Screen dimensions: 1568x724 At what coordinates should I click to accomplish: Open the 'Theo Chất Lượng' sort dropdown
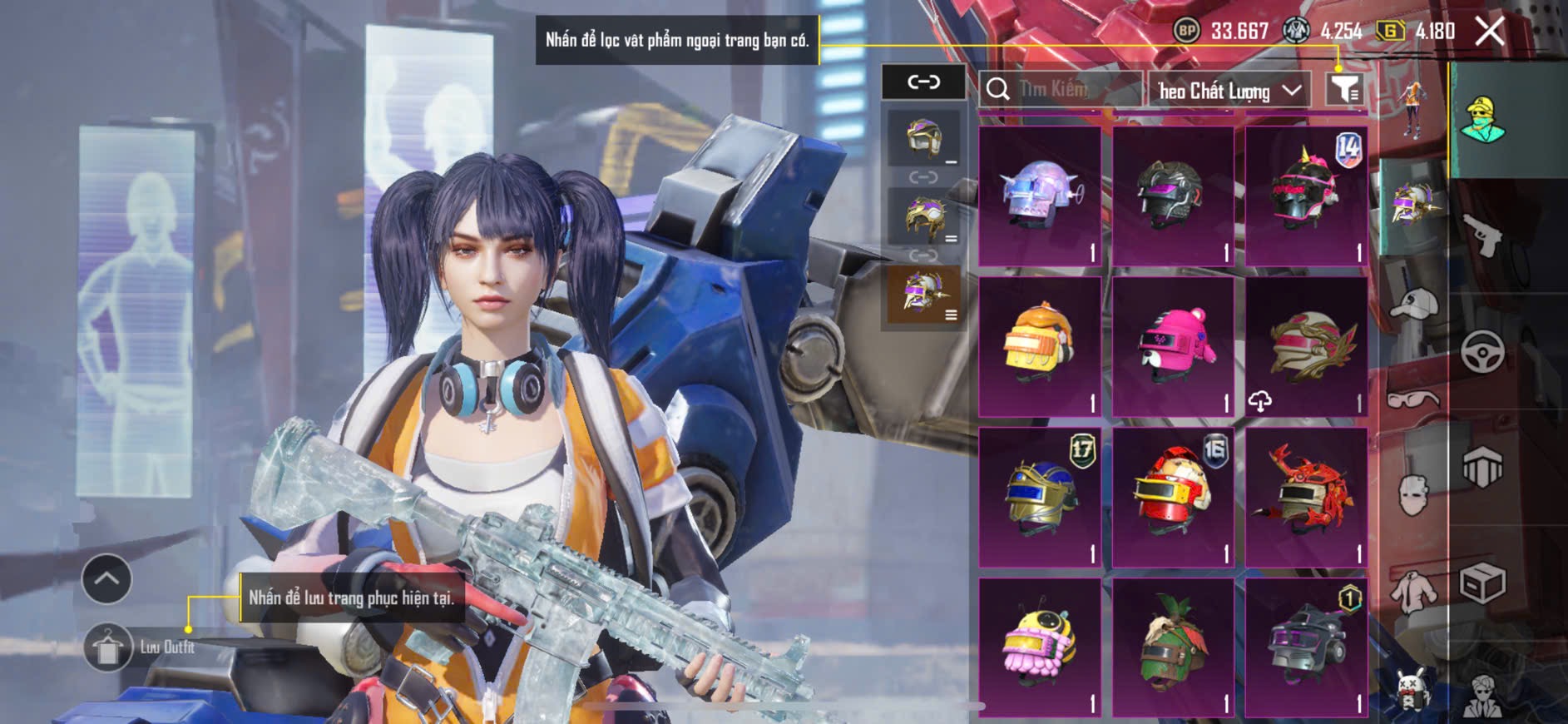pyautogui.click(x=1229, y=90)
